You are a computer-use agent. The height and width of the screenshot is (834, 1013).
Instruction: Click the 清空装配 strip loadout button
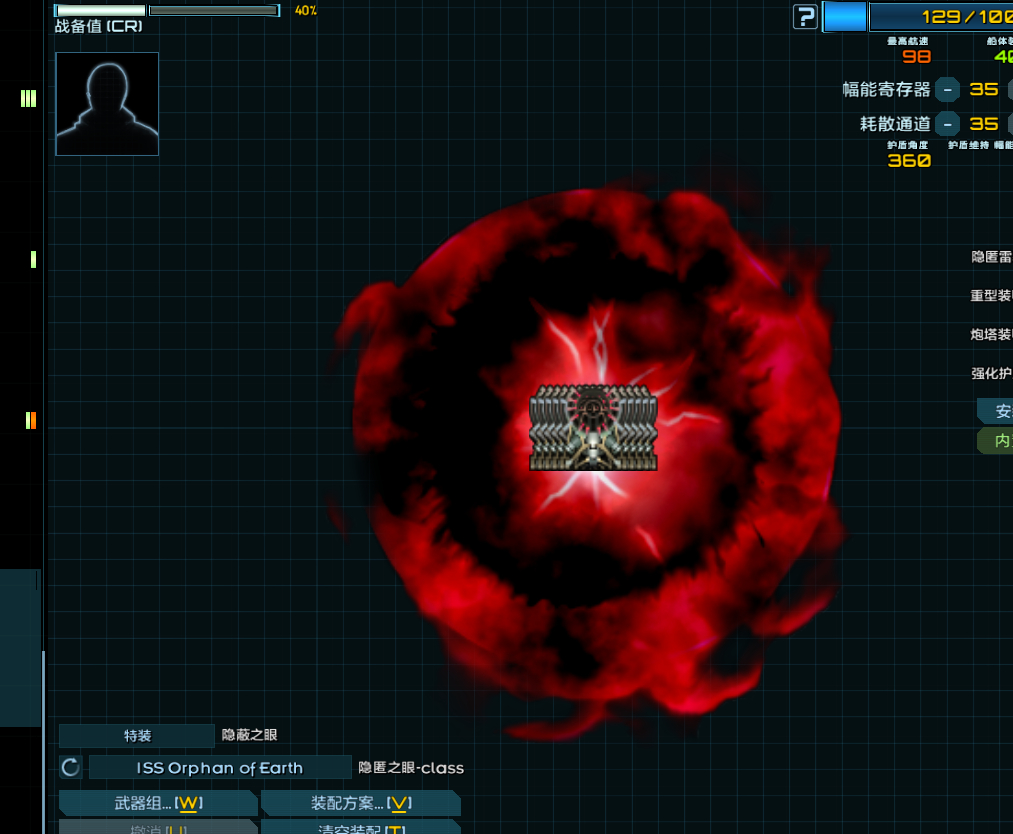tap(360, 828)
